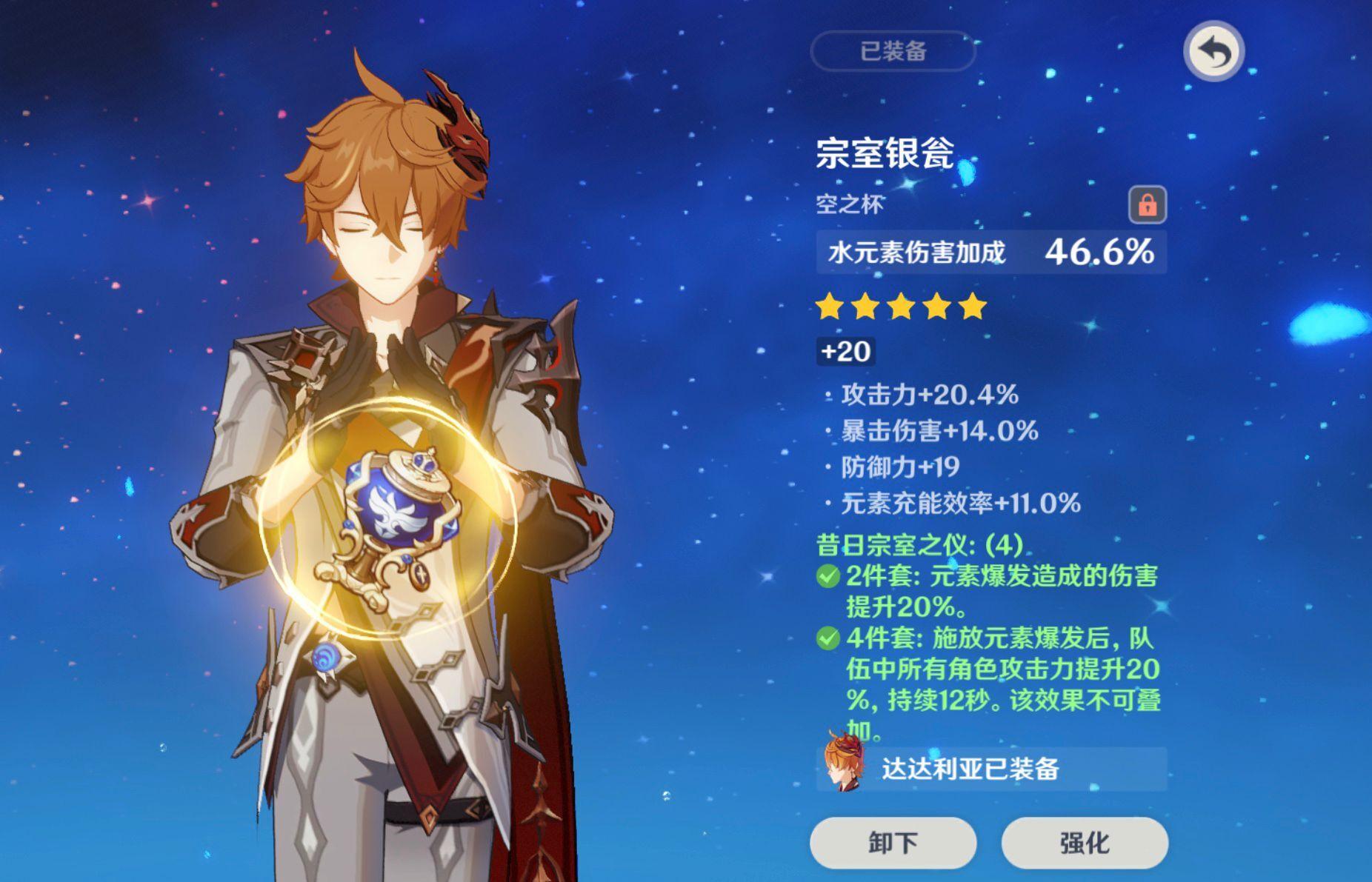This screenshot has height=882, width=1372.
Task: Click the back arrow to return
Action: coord(1213,50)
